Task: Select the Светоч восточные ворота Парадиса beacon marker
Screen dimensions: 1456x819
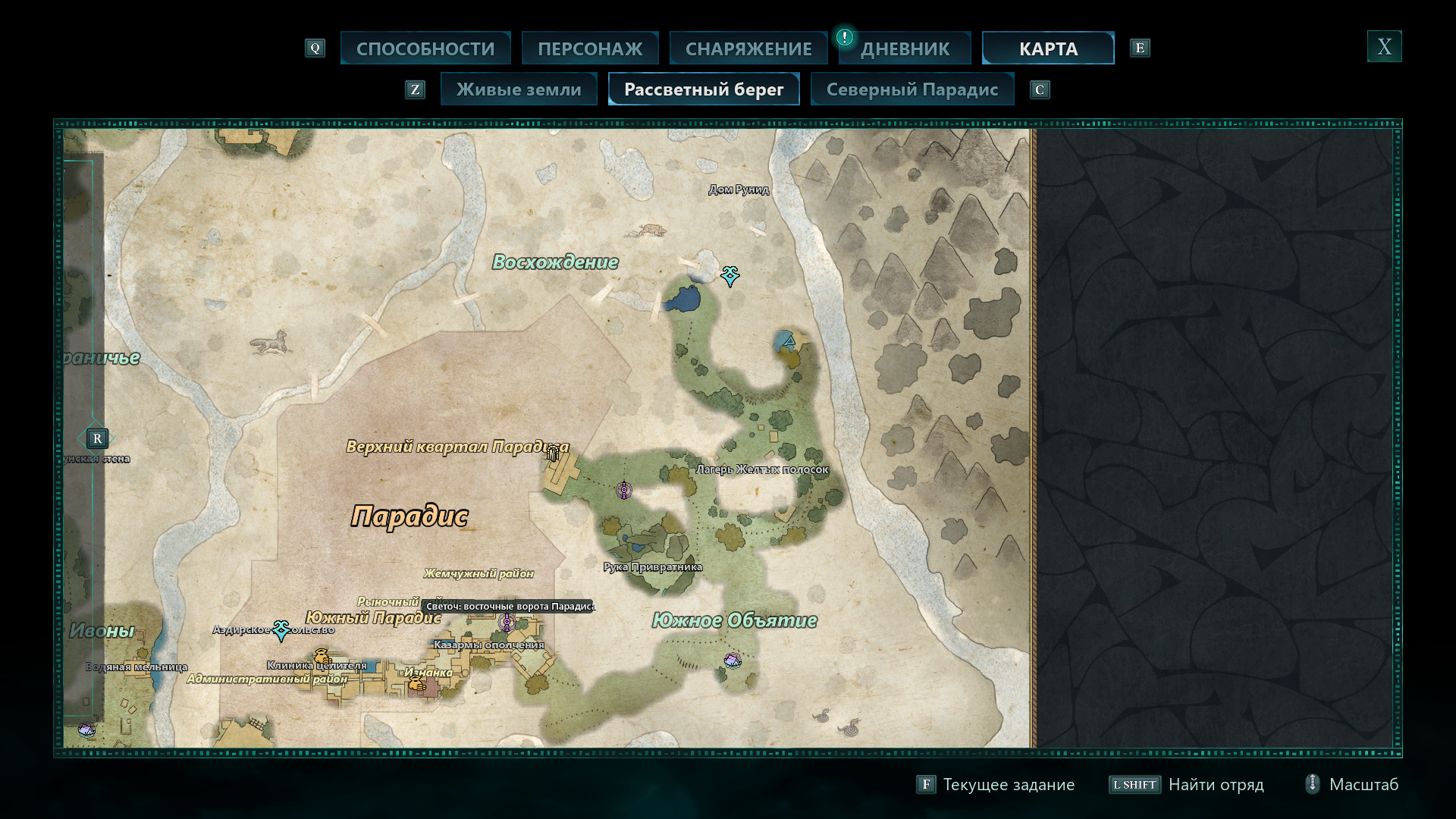Action: (x=507, y=623)
